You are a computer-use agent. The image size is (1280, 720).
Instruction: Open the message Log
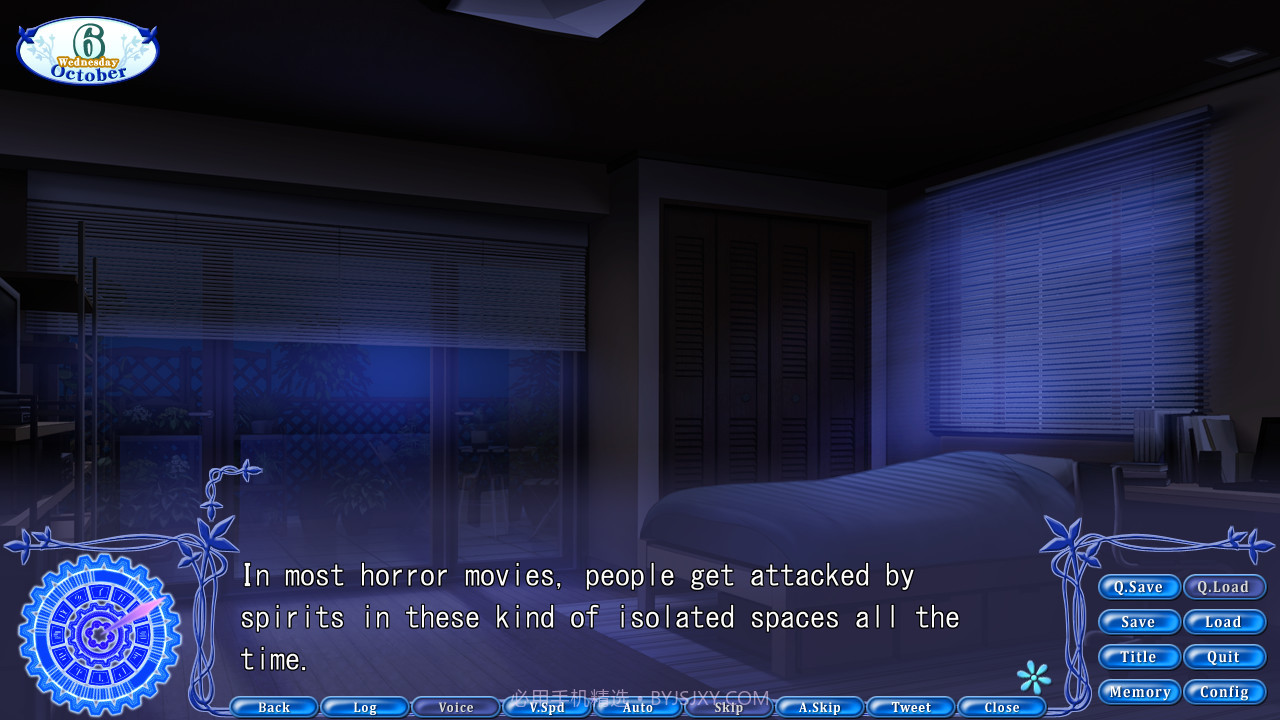(364, 707)
